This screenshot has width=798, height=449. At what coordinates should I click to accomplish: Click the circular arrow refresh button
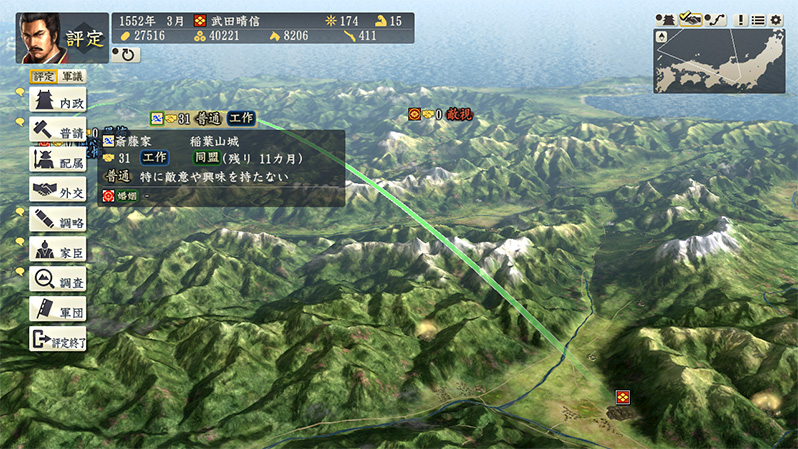tap(126, 55)
